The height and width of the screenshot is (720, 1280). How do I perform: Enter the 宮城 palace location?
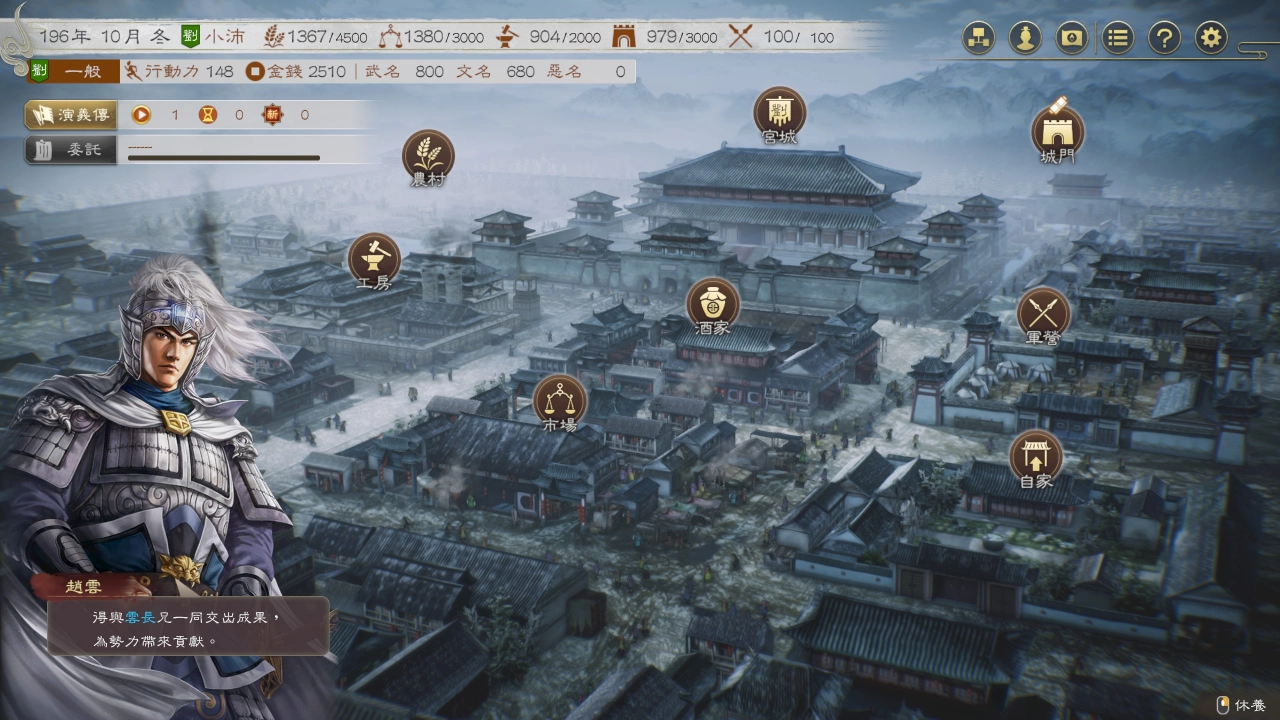pyautogui.click(x=779, y=114)
